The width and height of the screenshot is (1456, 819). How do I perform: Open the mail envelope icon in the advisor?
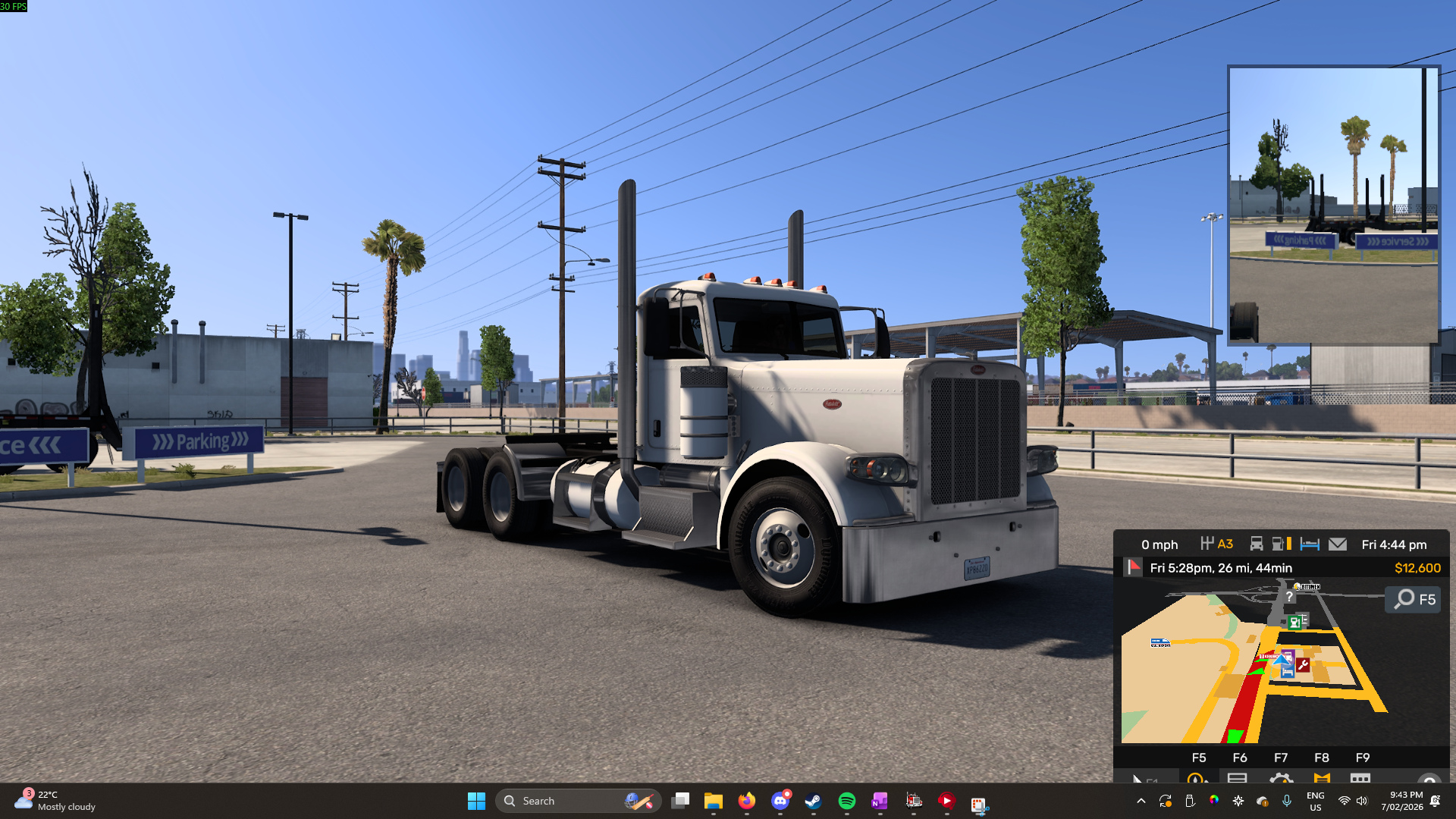[x=1338, y=544]
